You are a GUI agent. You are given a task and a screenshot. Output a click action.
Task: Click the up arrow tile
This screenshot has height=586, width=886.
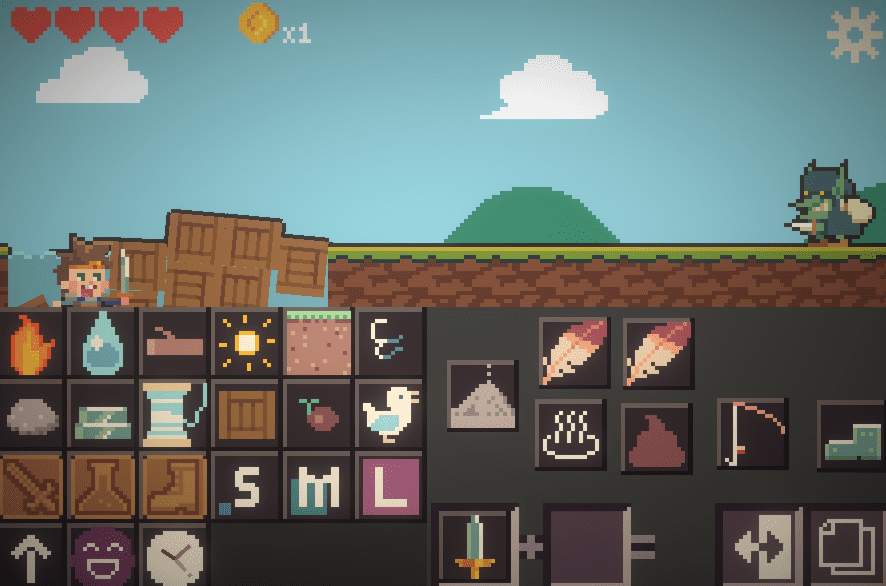[x=32, y=555]
